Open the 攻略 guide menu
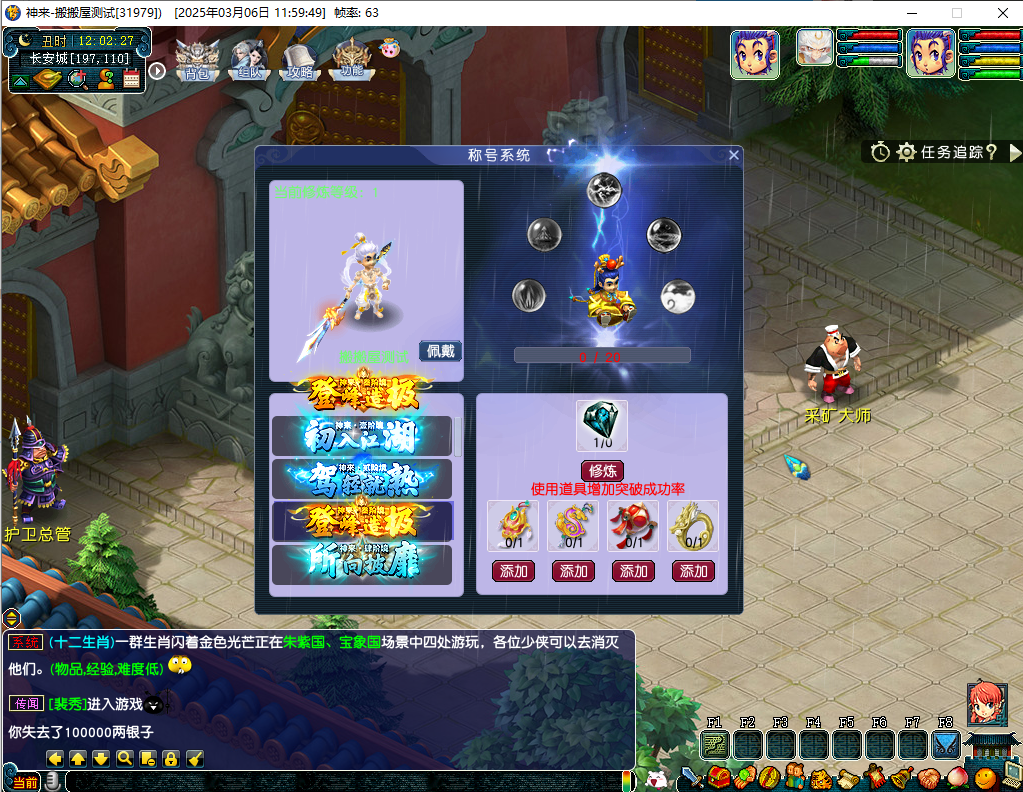1023x792 pixels. tap(299, 59)
